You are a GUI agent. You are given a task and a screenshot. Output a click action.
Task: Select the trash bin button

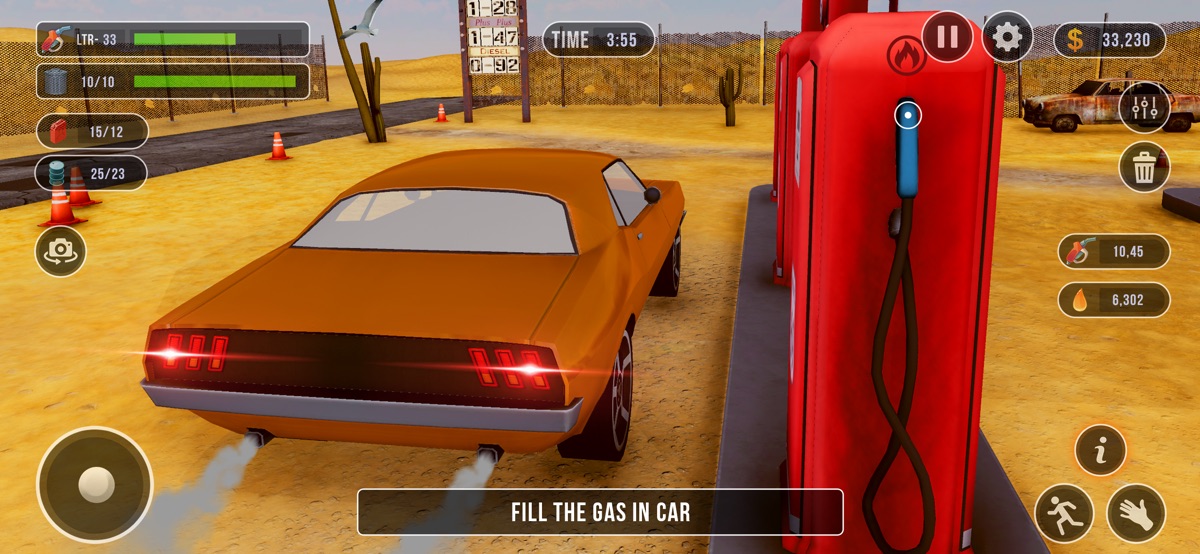(1144, 167)
